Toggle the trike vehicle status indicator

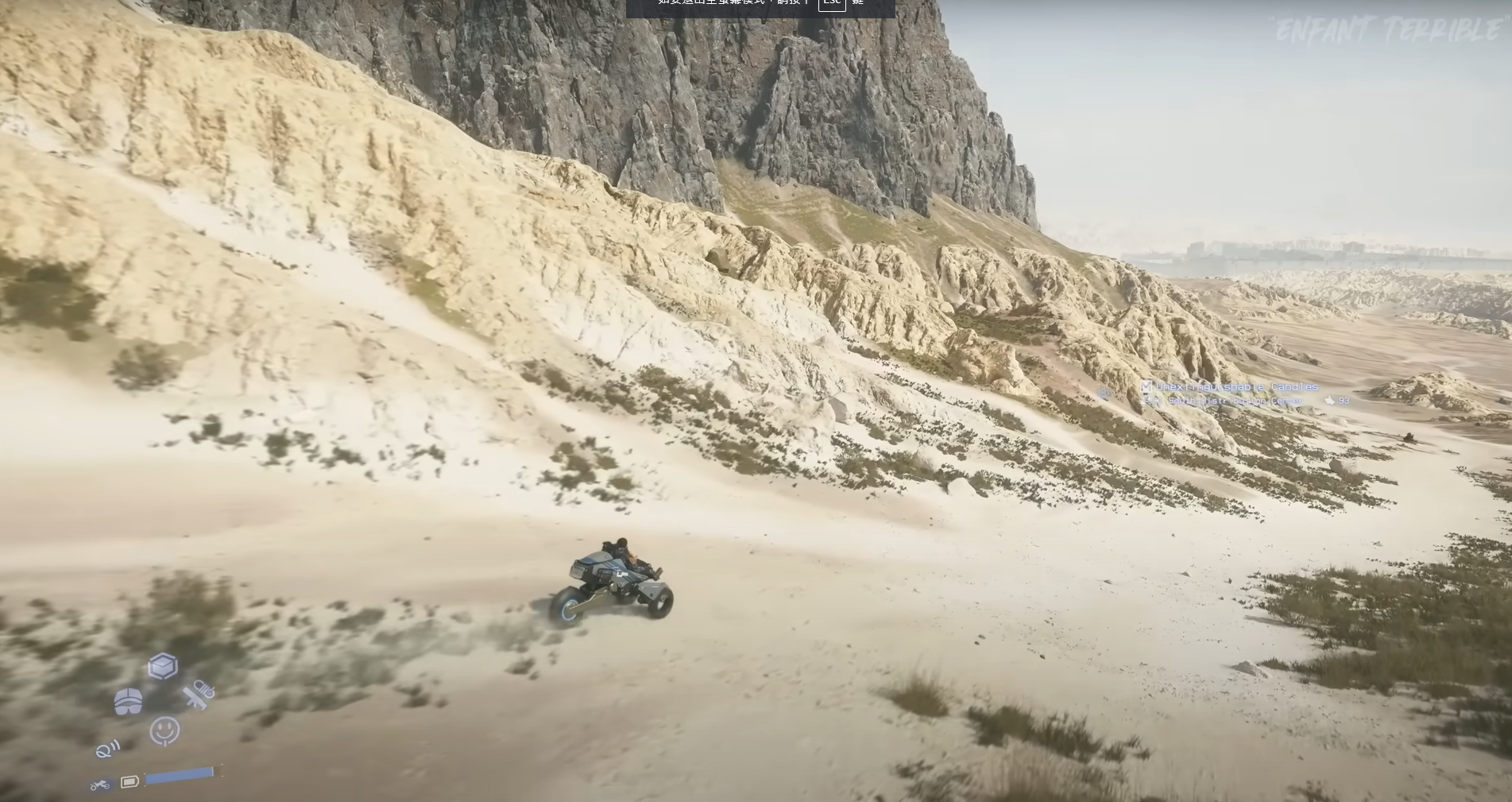[x=100, y=784]
